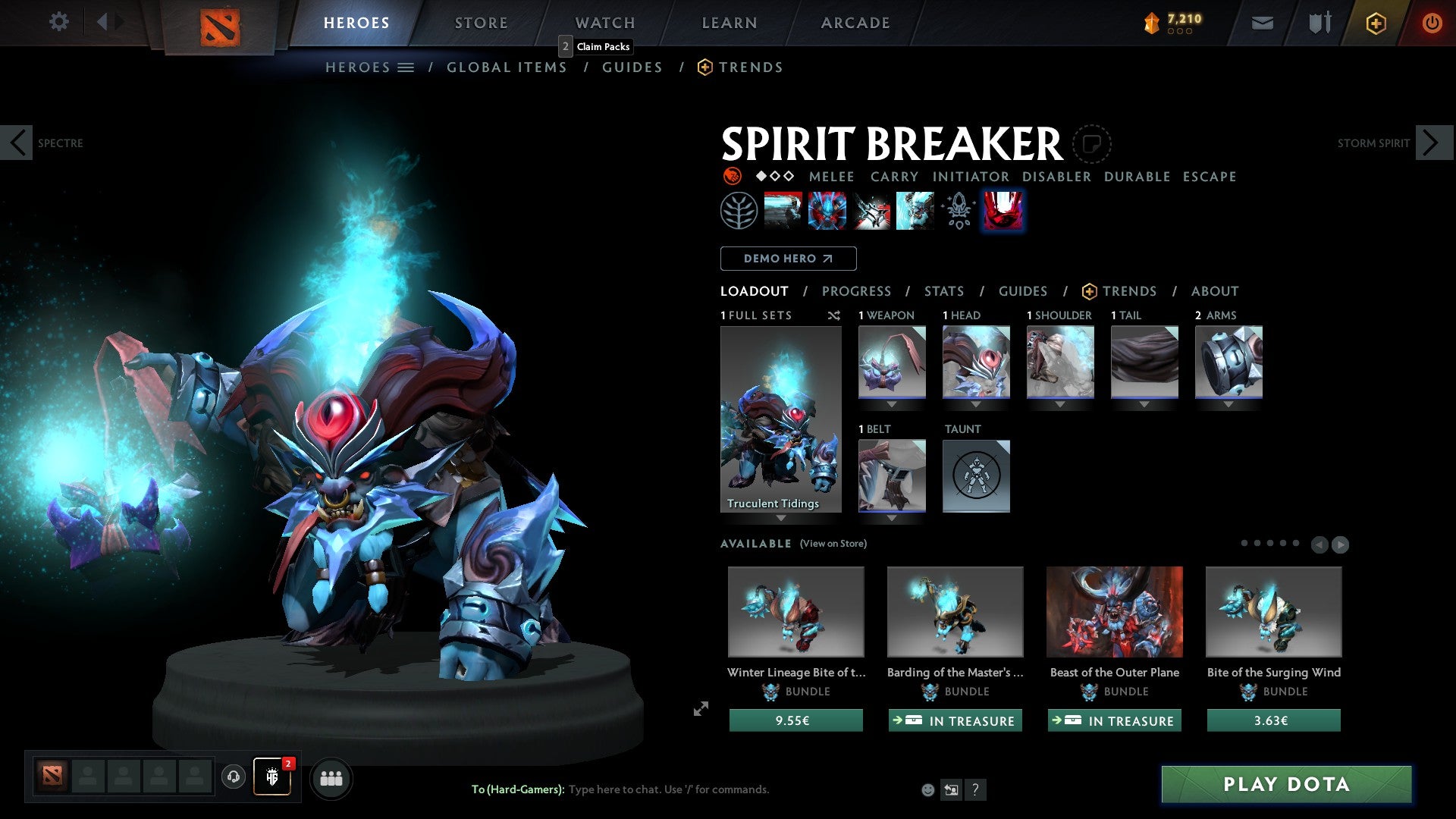Switch to the Progress tab
1456x819 pixels.
857,291
